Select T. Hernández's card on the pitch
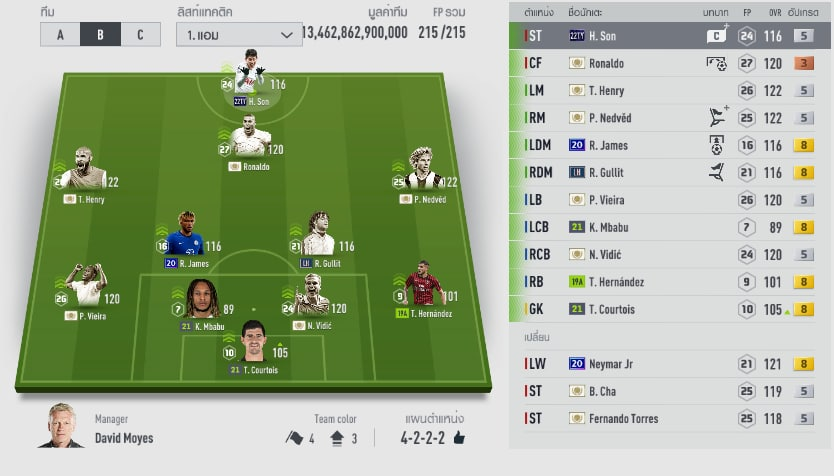 point(425,289)
